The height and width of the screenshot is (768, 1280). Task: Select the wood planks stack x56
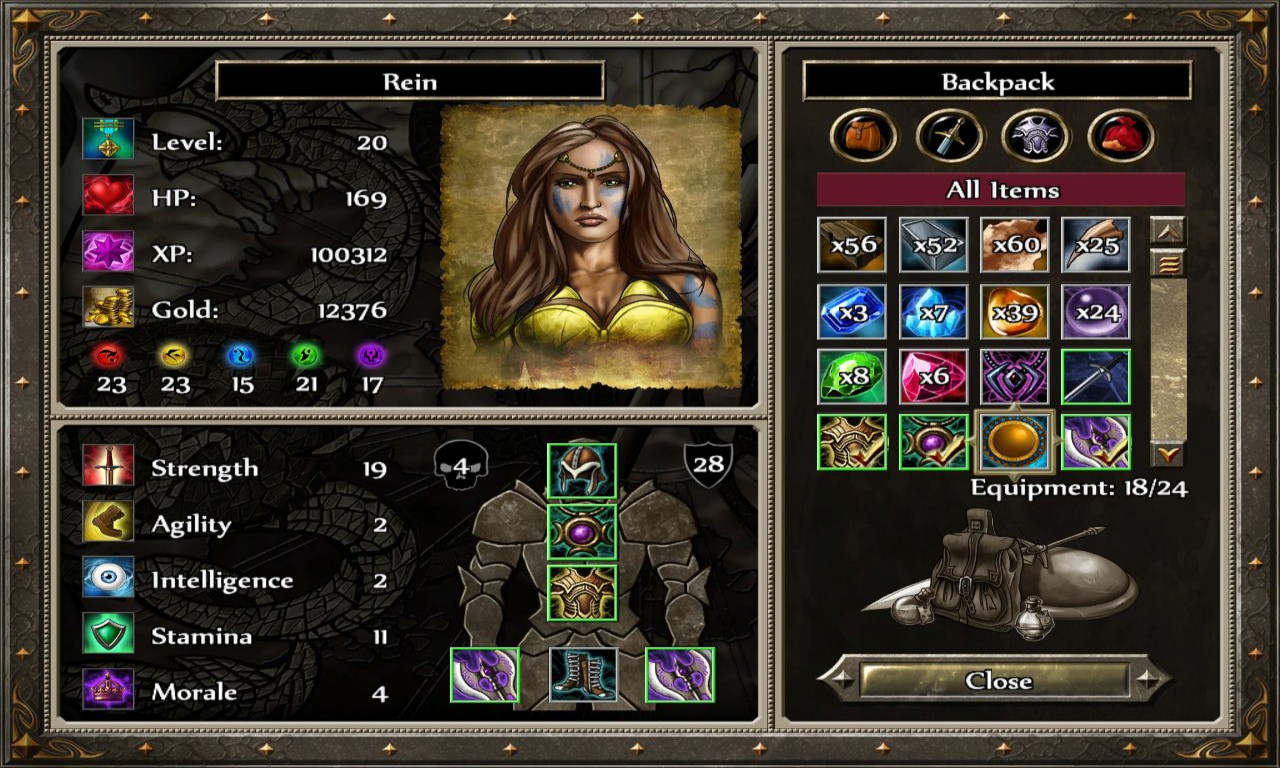pos(852,245)
